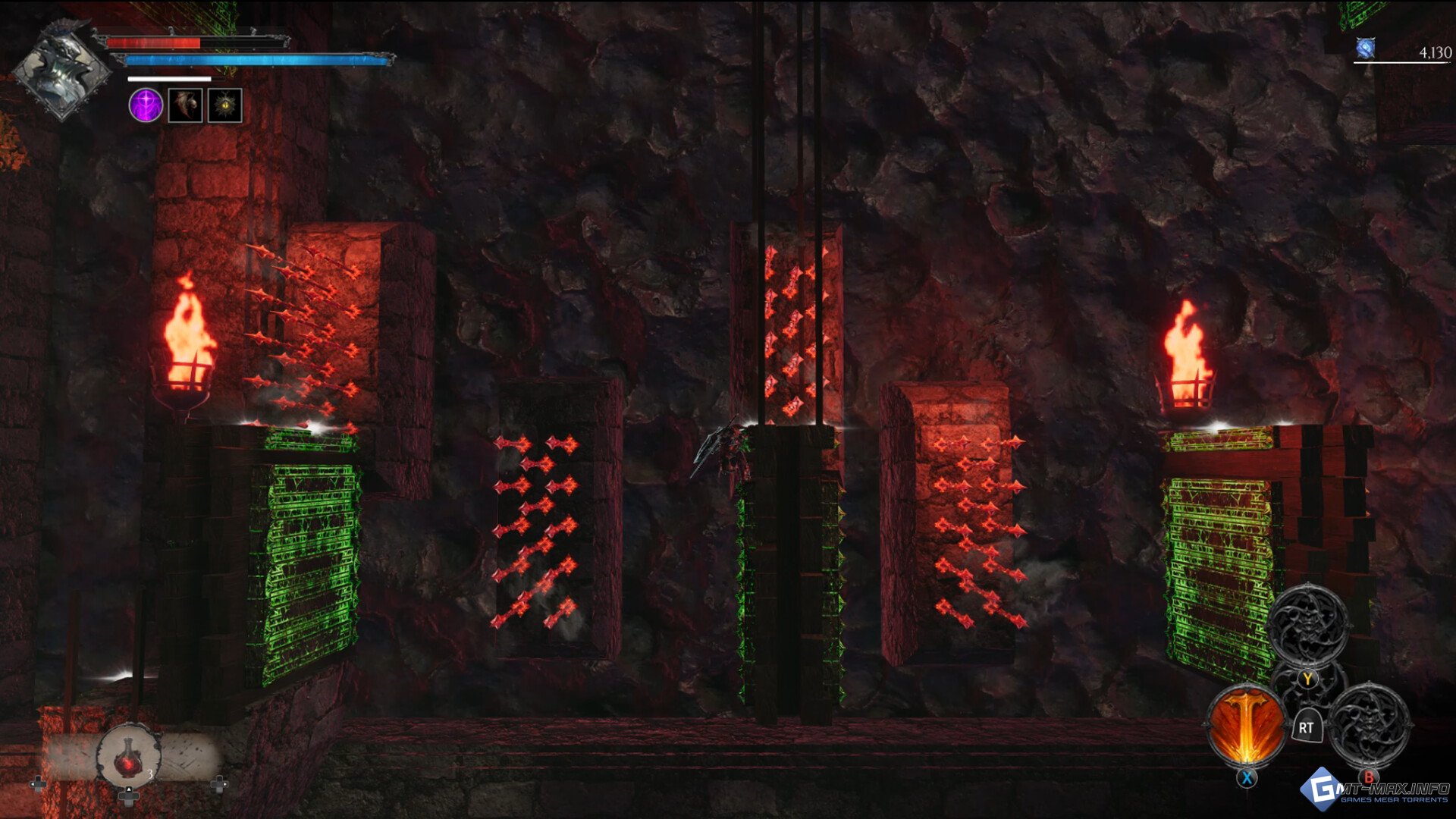This screenshot has height=819, width=1456.
Task: Activate the flaming sword ability
Action: (x=1246, y=726)
